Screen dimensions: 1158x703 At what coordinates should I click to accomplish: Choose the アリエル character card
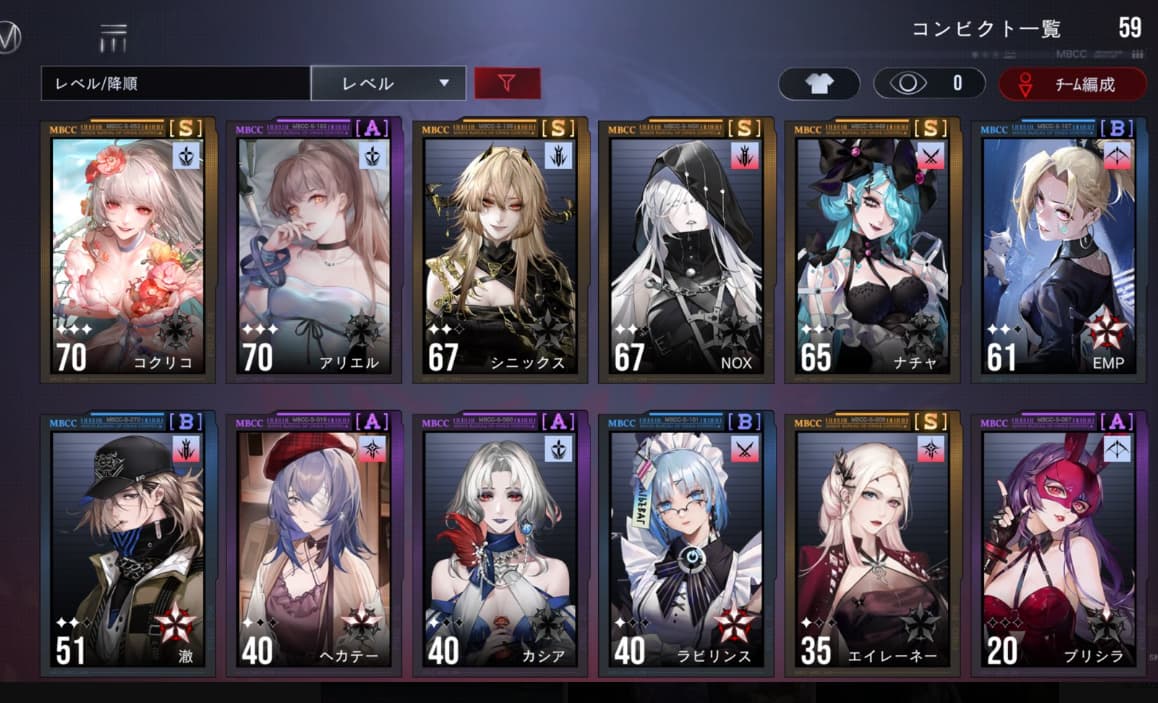click(x=314, y=252)
